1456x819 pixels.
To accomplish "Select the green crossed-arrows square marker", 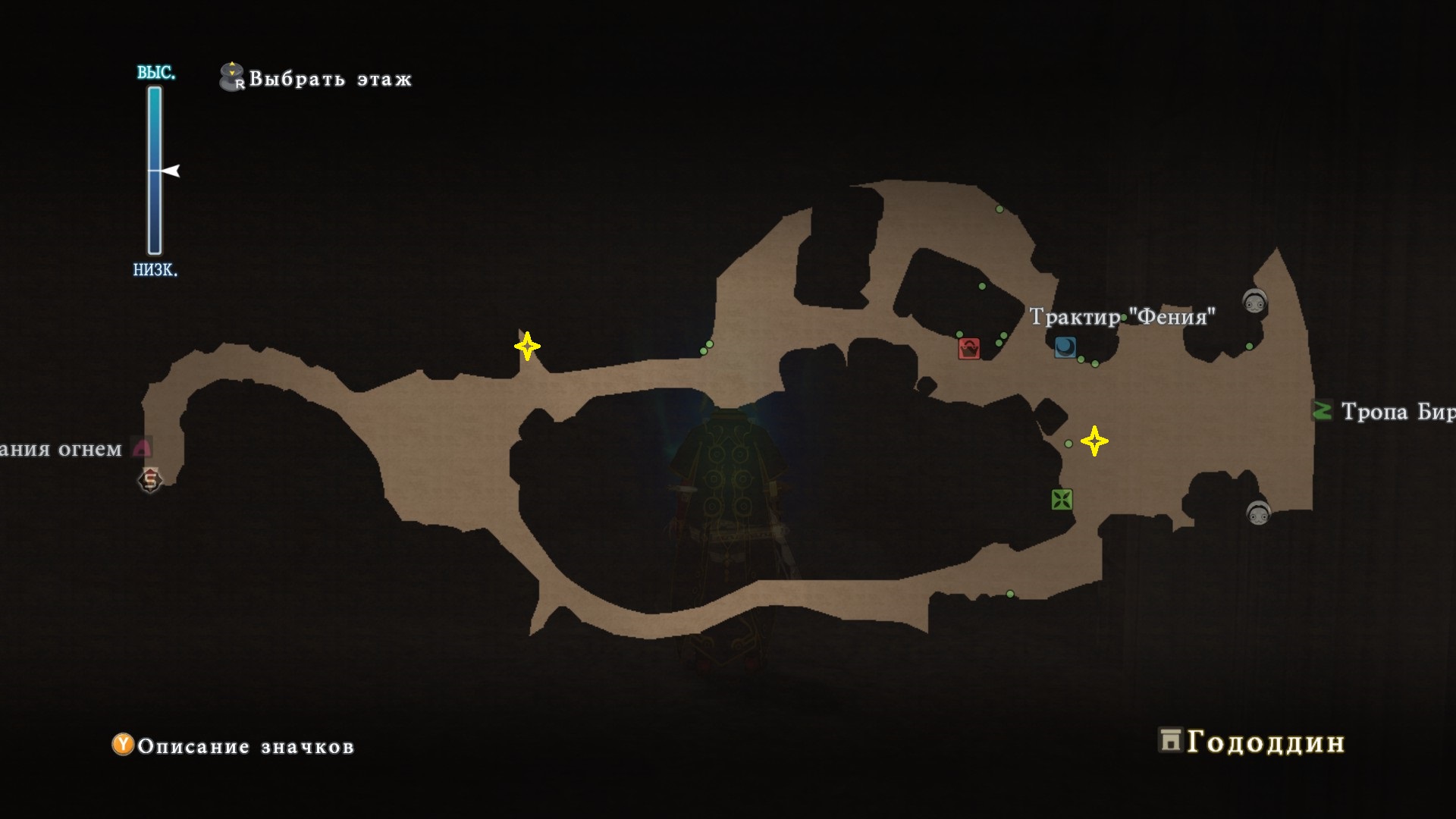I will coord(1062,499).
